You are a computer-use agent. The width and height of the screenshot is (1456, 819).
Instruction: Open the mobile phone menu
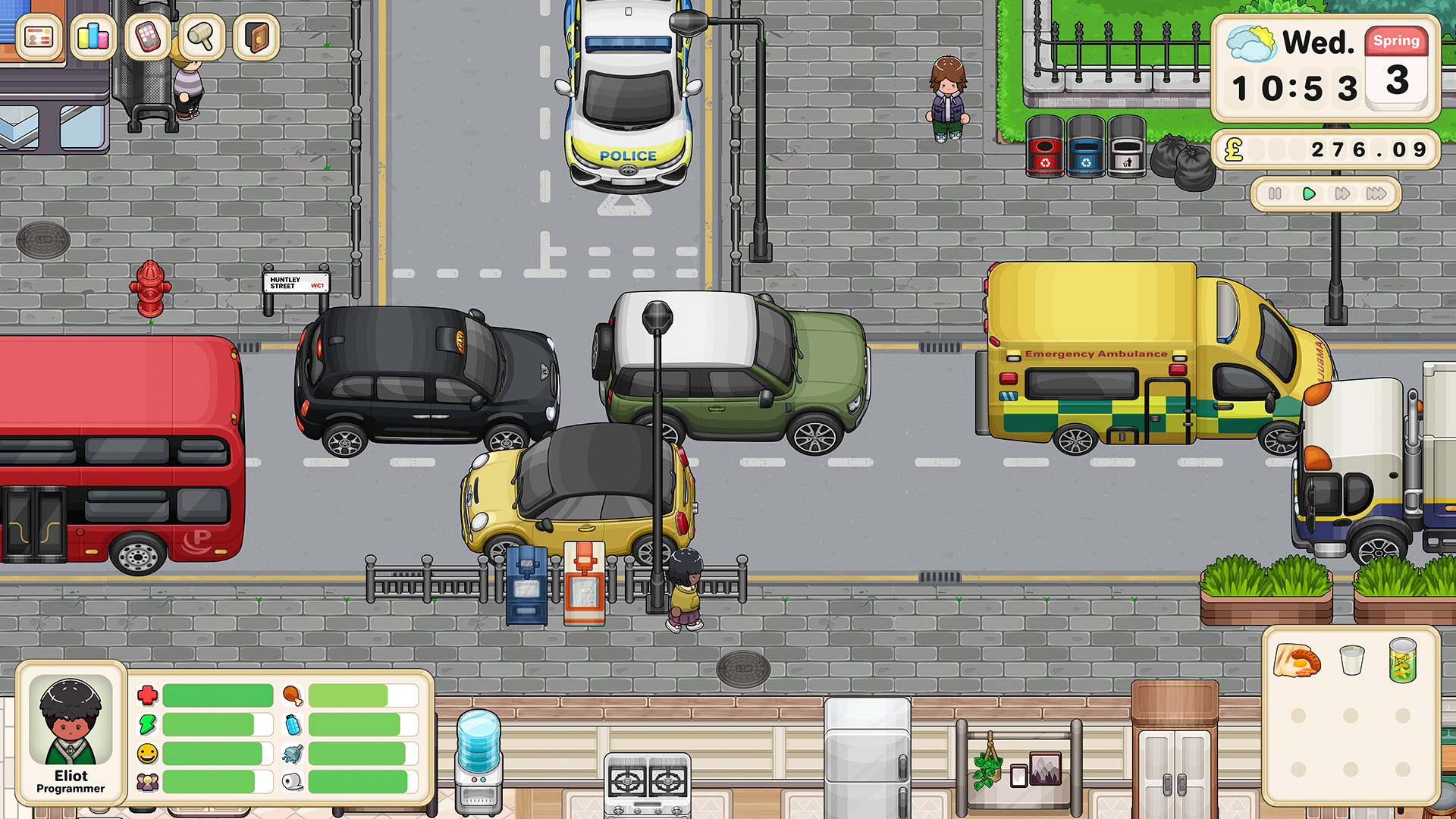[147, 37]
